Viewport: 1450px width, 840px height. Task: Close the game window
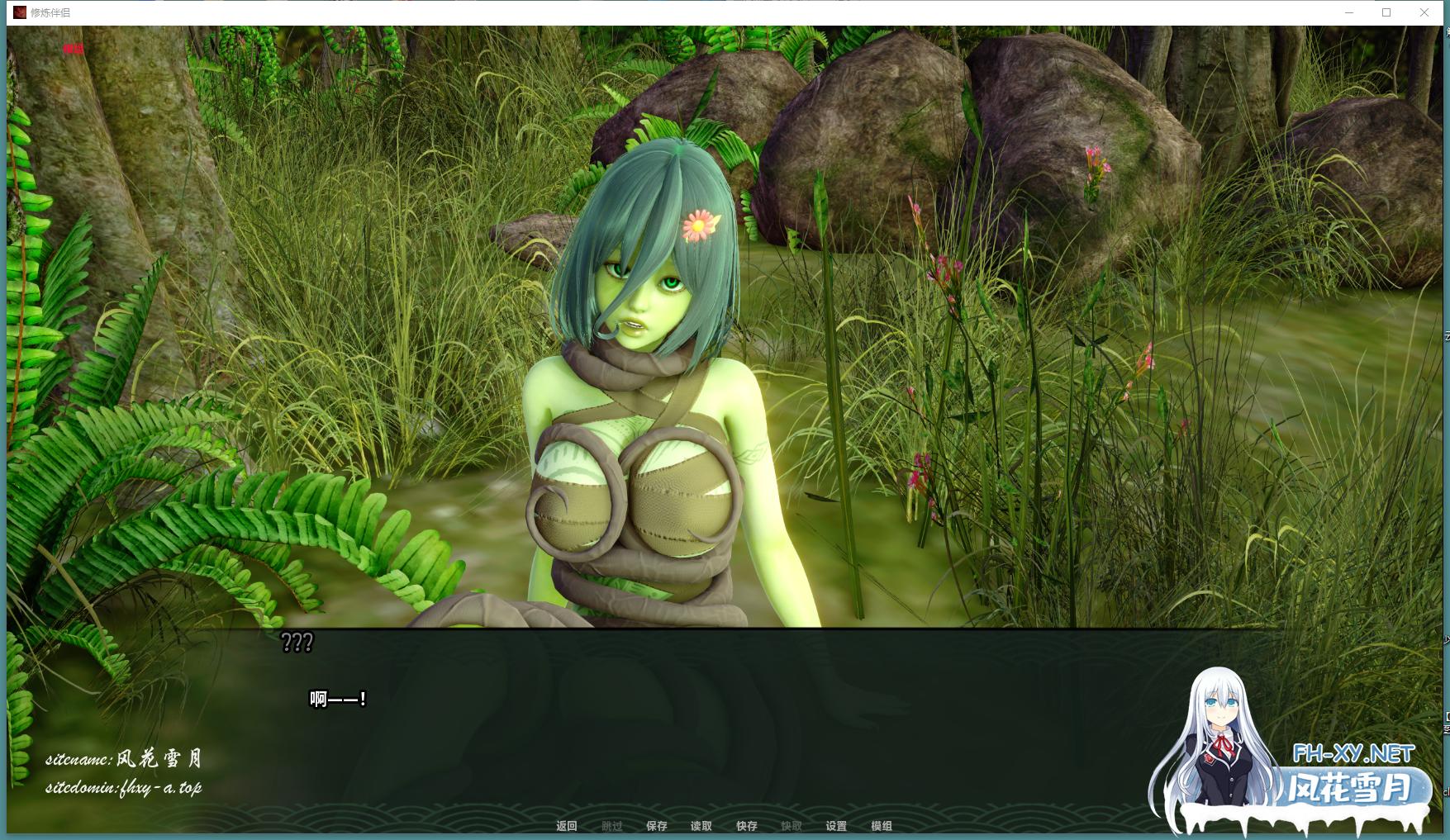1424,12
